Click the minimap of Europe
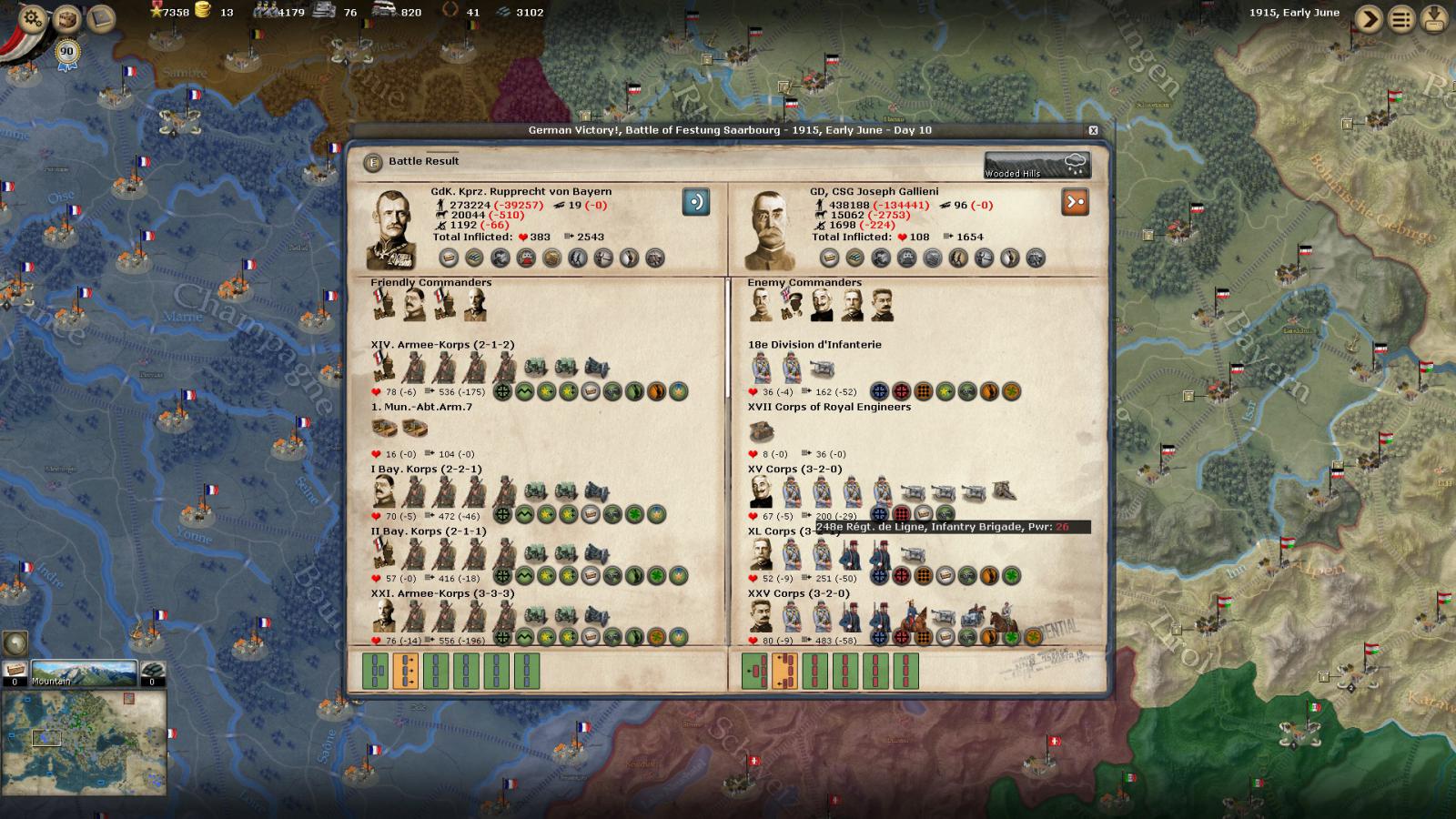1456x819 pixels. (84, 743)
